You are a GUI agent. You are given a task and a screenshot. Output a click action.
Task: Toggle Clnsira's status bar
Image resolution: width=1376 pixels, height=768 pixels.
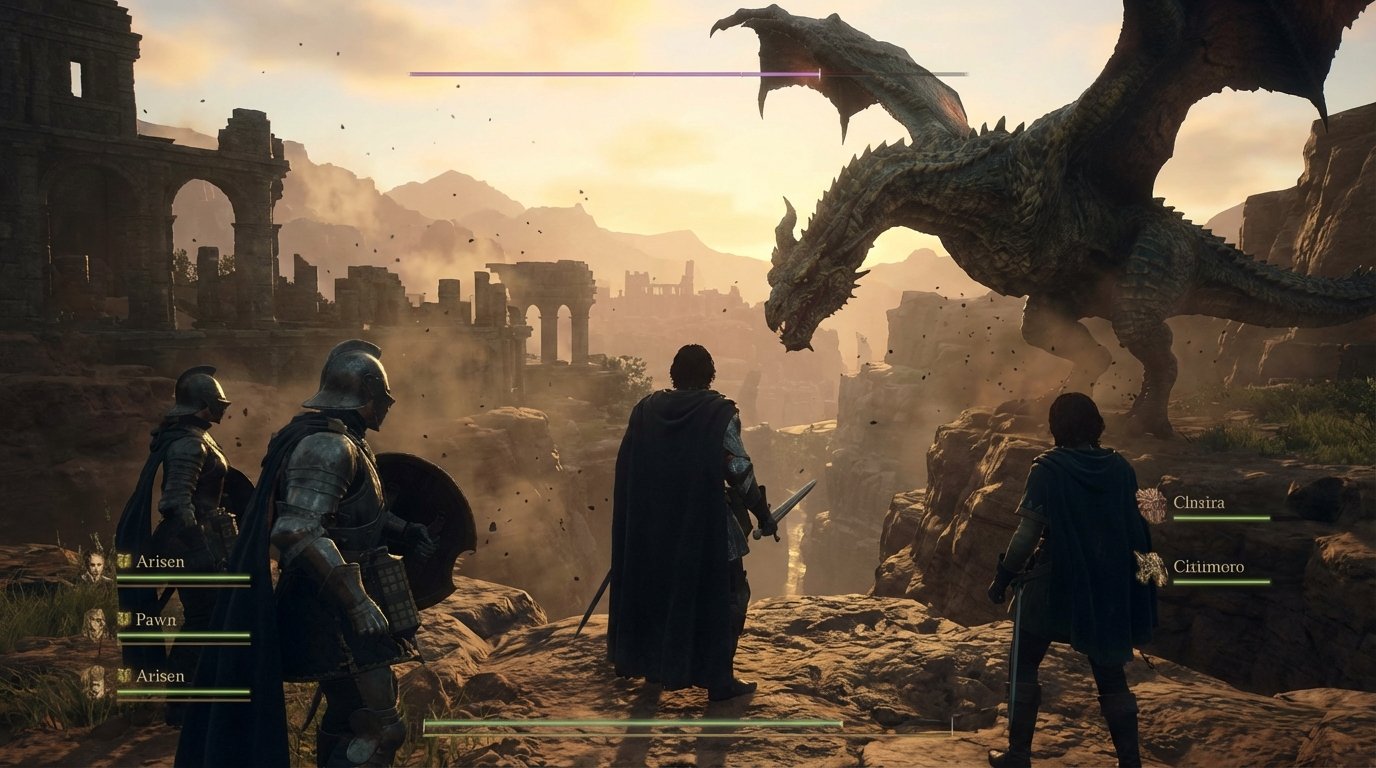pos(1222,518)
